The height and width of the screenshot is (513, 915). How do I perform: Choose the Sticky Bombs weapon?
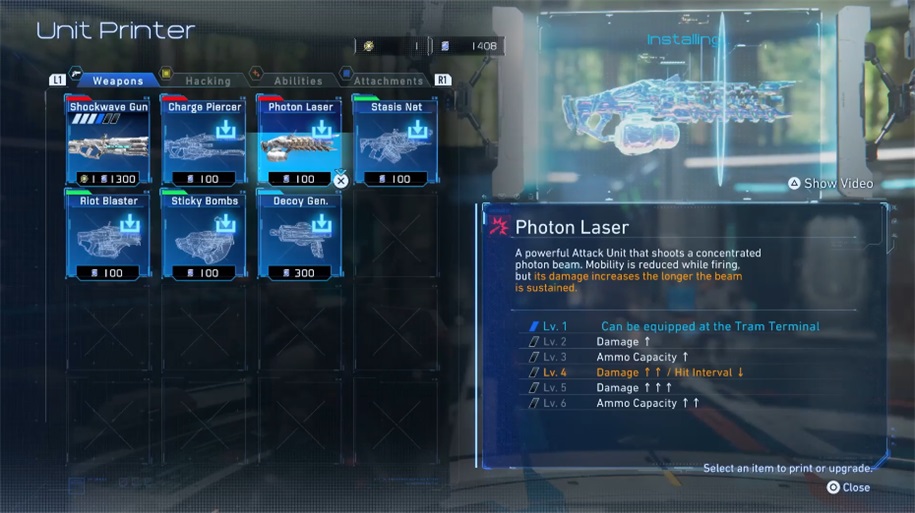(x=204, y=236)
